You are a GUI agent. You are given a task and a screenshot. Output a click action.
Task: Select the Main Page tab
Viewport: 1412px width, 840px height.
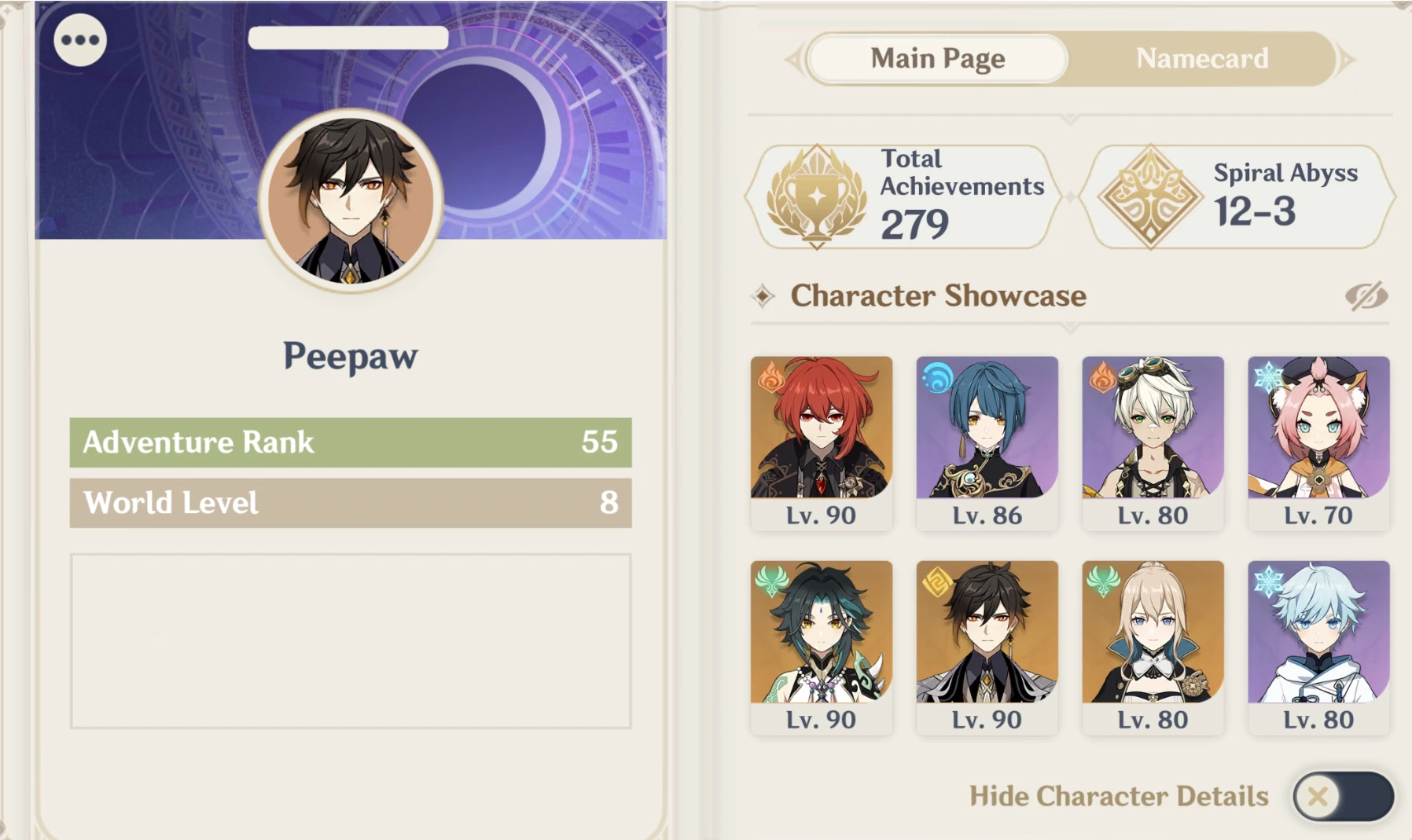click(x=936, y=58)
